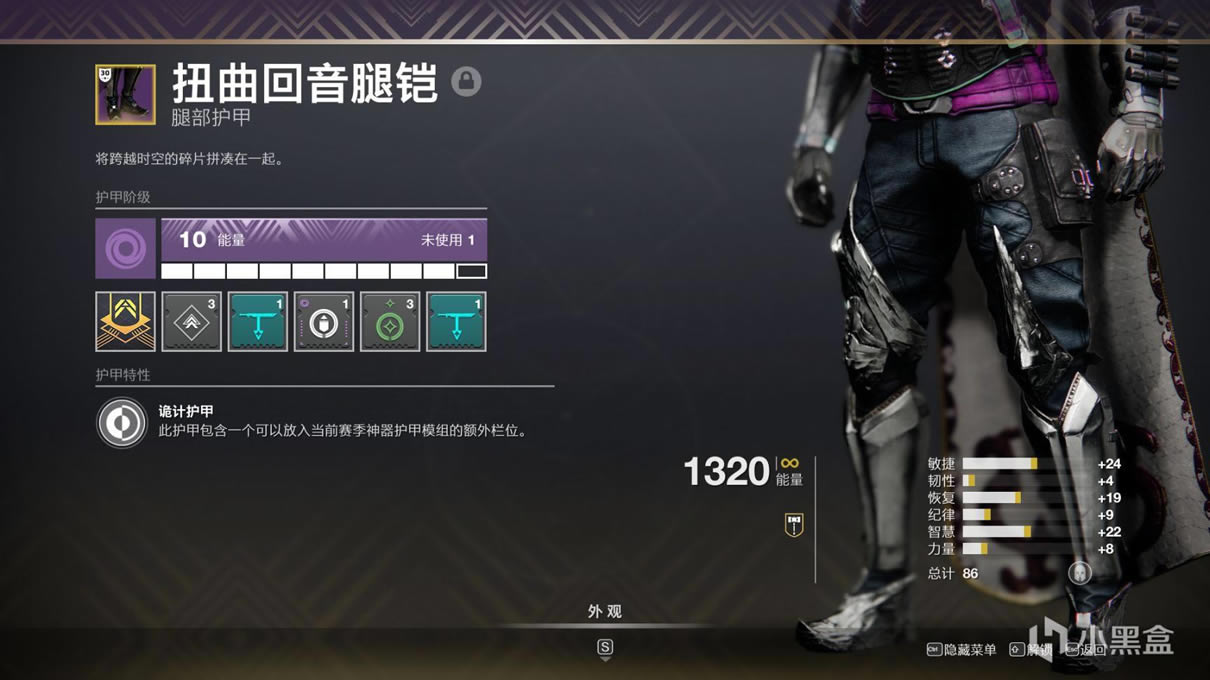Click the gold hammer shield emblem
The width and height of the screenshot is (1210, 680).
tap(794, 525)
